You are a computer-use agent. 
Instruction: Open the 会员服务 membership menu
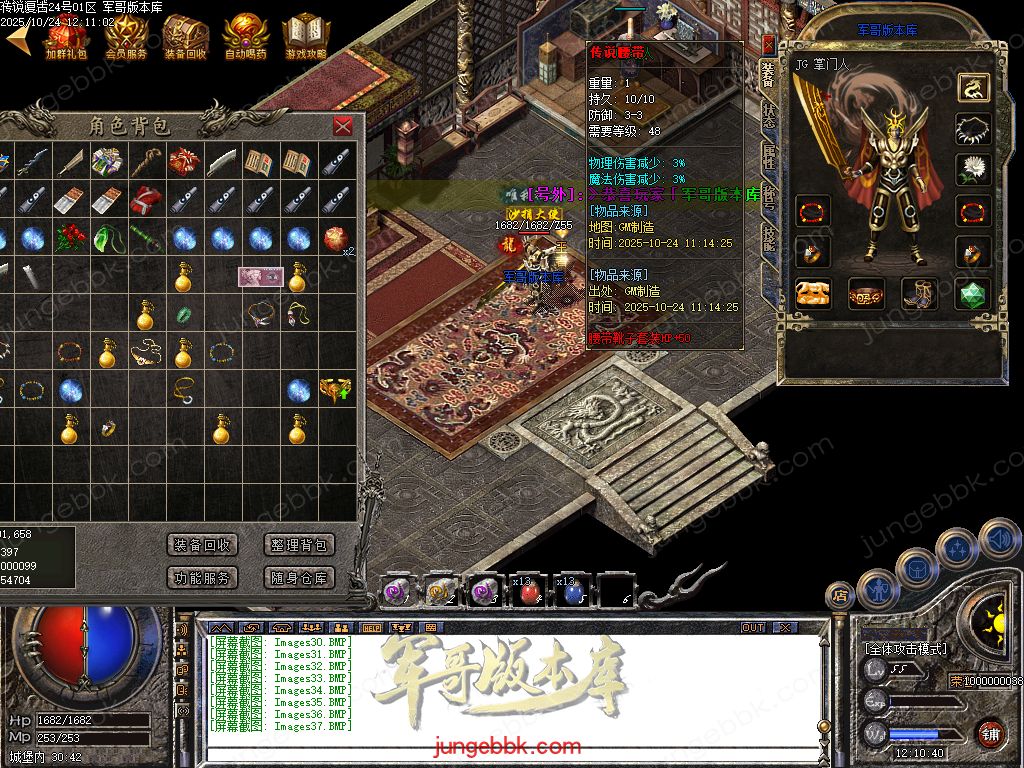[x=126, y=37]
